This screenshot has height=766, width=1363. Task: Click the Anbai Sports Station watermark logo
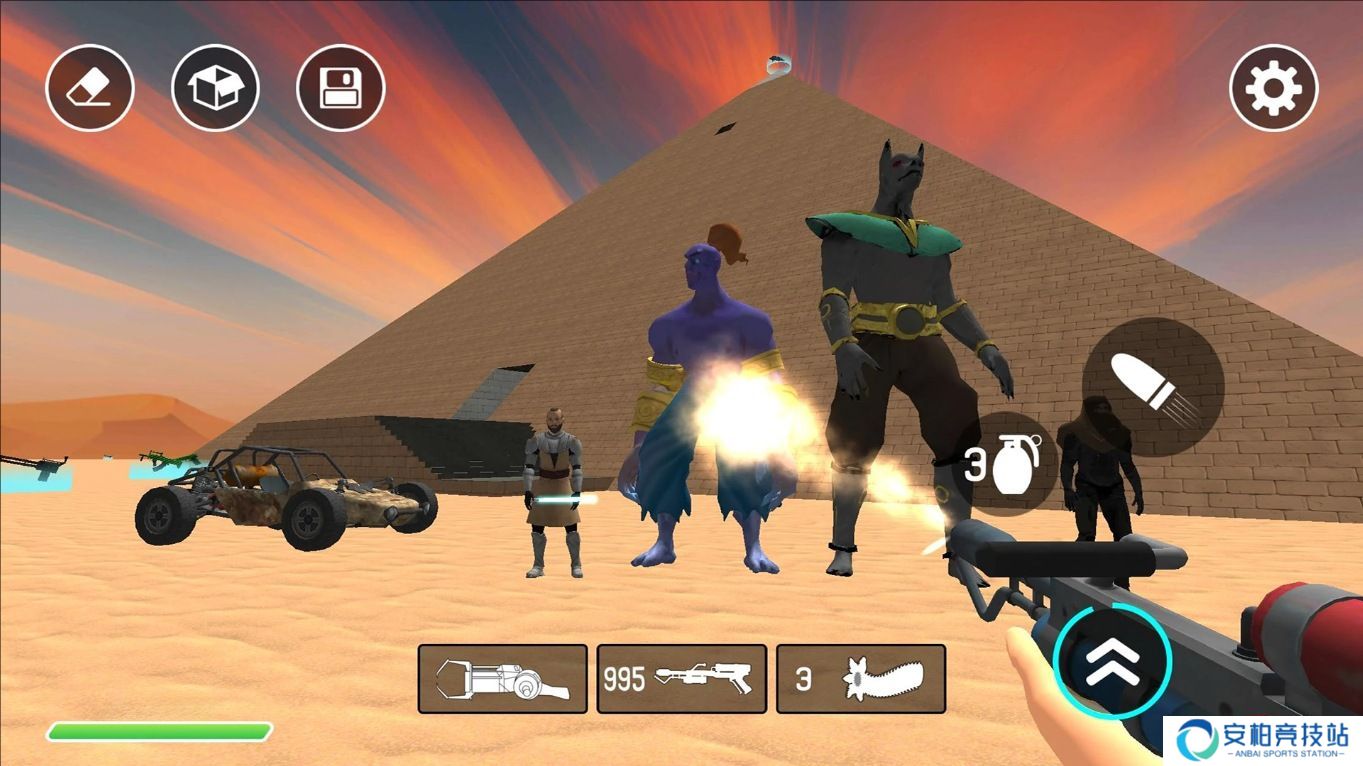tap(1262, 741)
